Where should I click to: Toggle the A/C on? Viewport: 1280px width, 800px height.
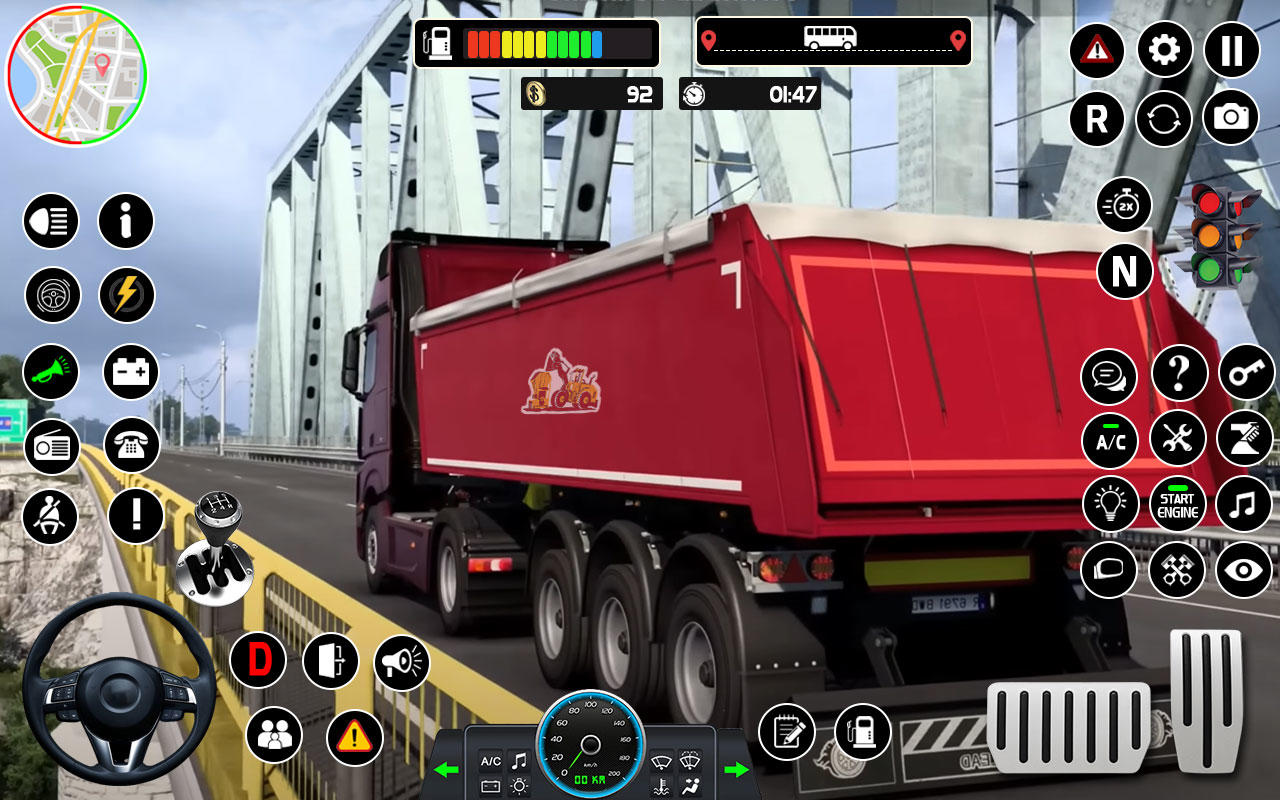coord(1108,440)
